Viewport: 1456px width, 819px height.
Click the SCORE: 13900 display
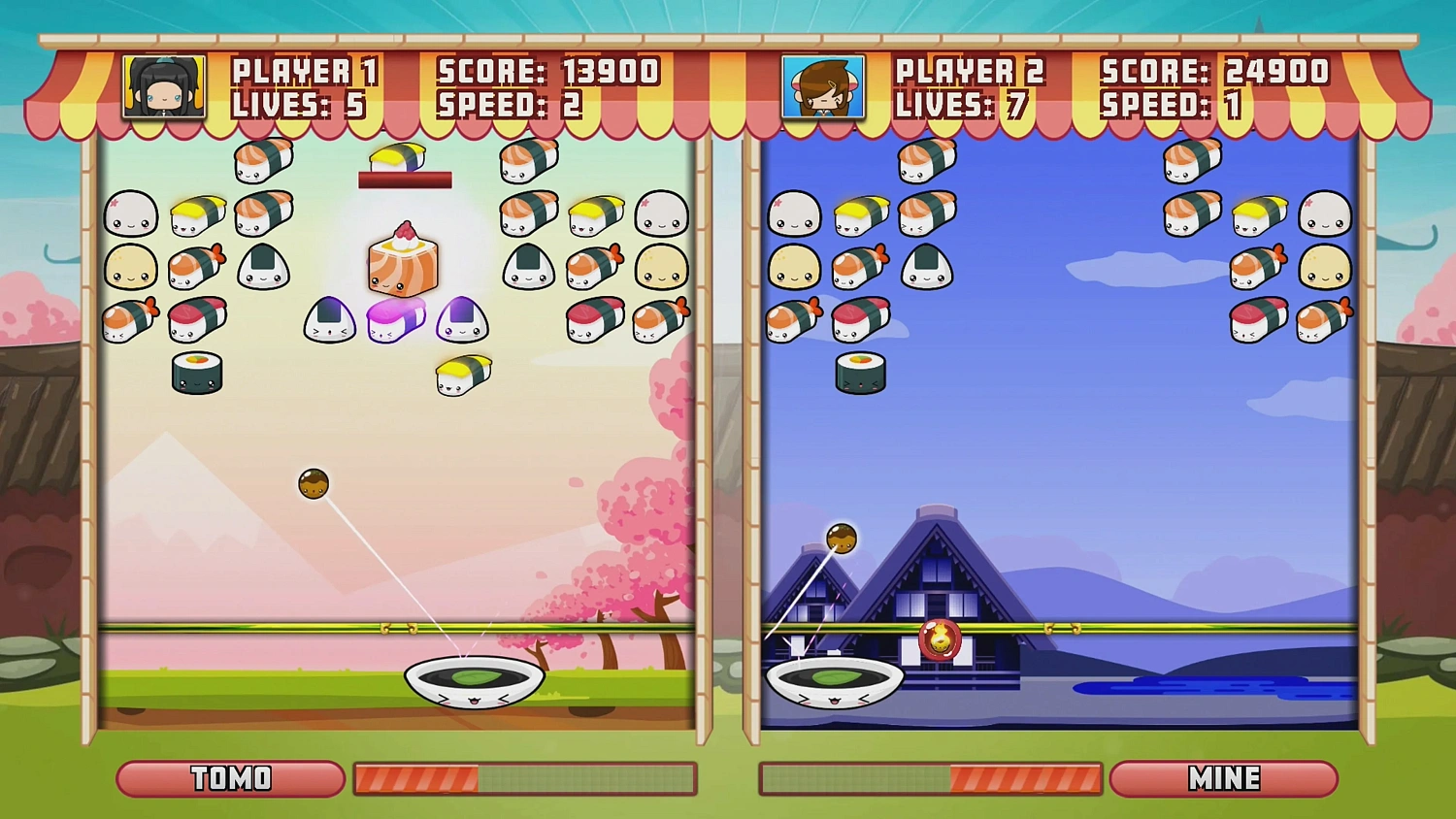[x=548, y=72]
